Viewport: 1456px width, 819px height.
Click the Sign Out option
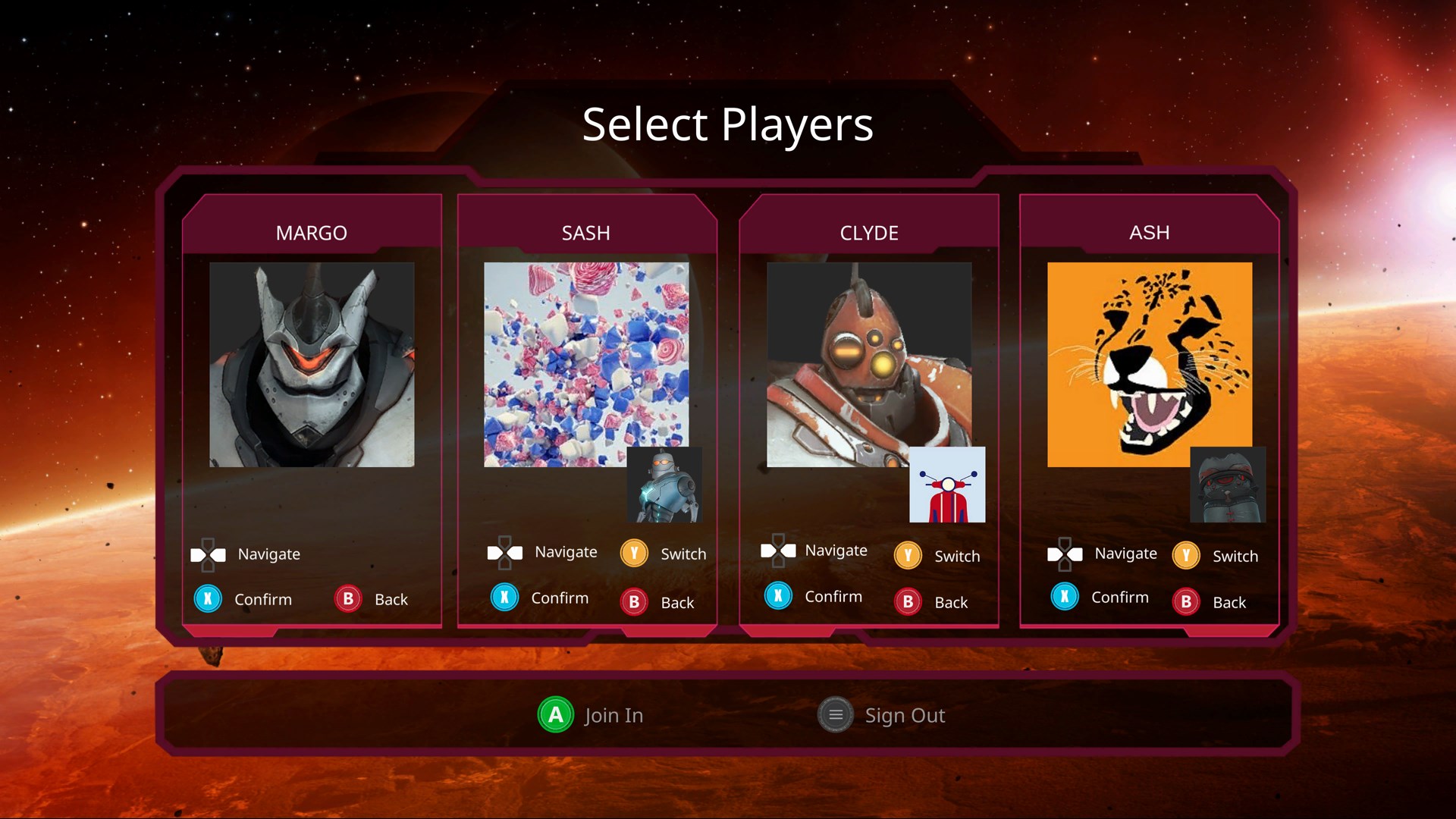point(835,714)
